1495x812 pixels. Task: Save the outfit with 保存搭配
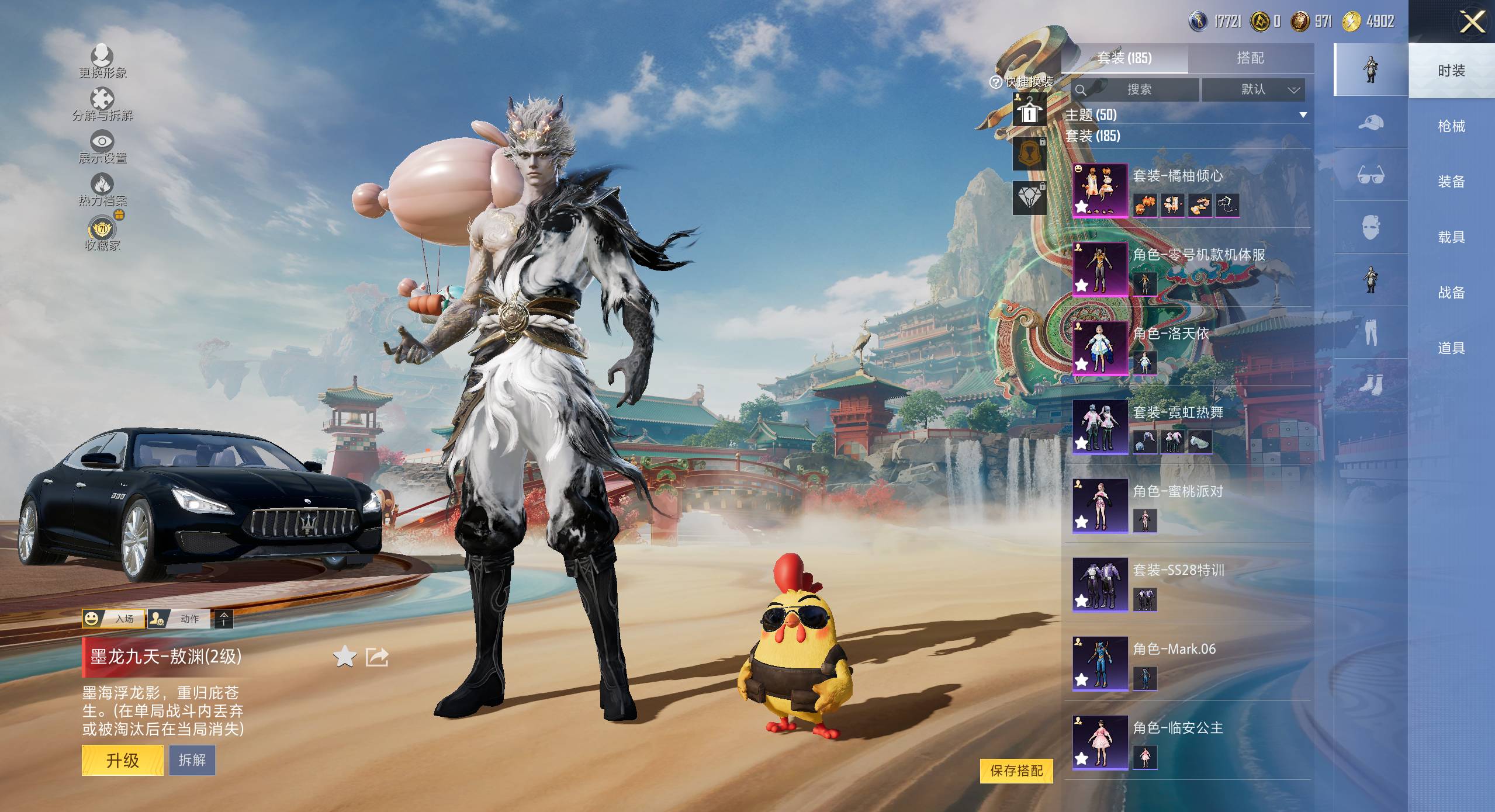pyautogui.click(x=1016, y=771)
